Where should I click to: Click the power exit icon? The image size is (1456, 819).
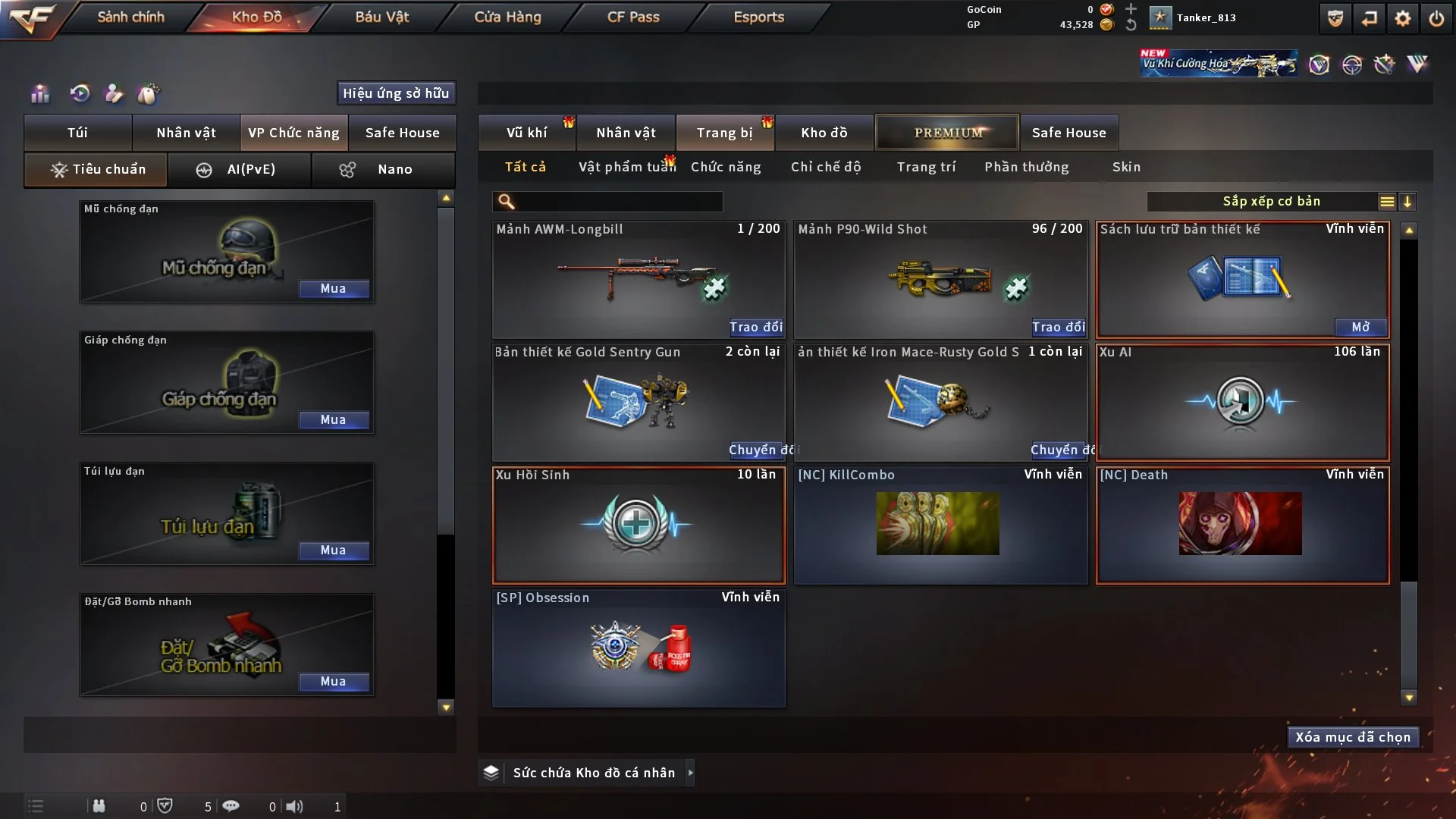[1436, 18]
